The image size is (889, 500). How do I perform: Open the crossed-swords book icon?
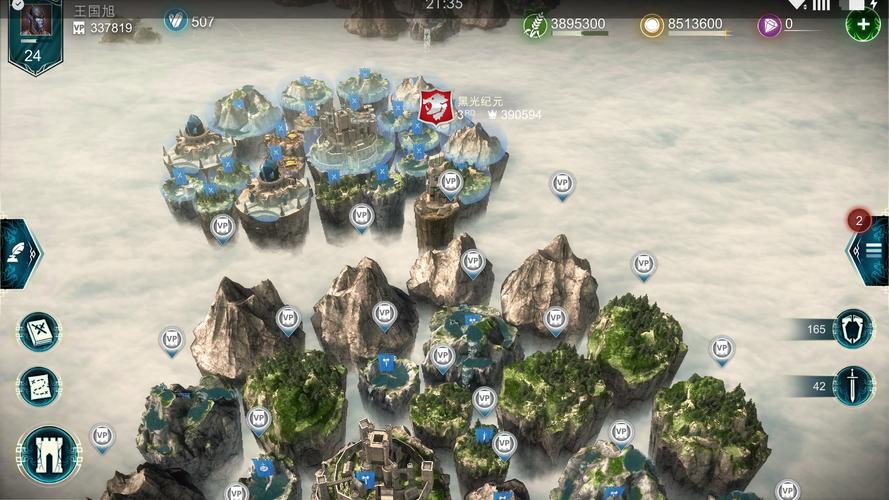40,331
